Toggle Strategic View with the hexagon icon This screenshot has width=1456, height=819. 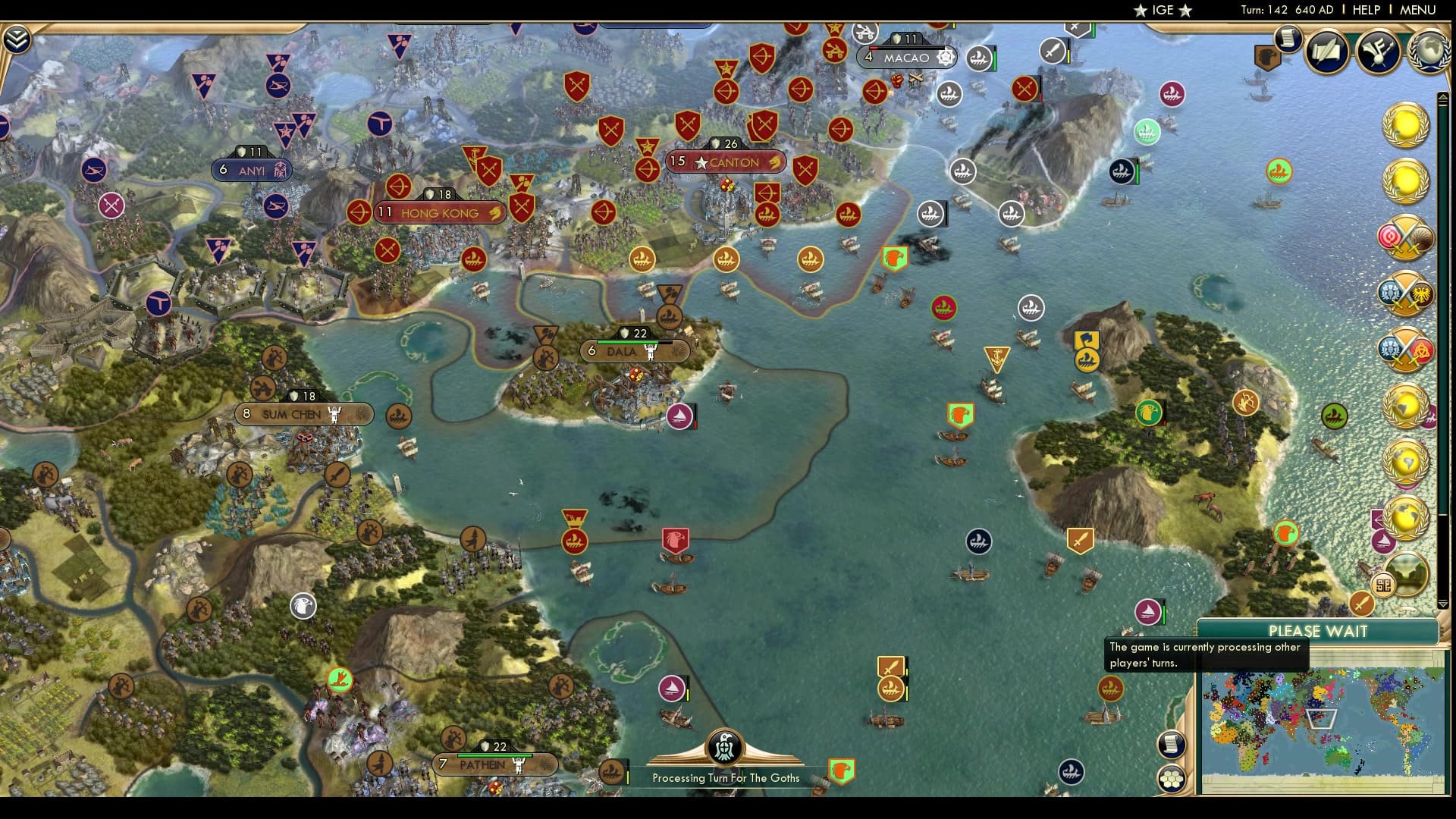[x=1172, y=778]
